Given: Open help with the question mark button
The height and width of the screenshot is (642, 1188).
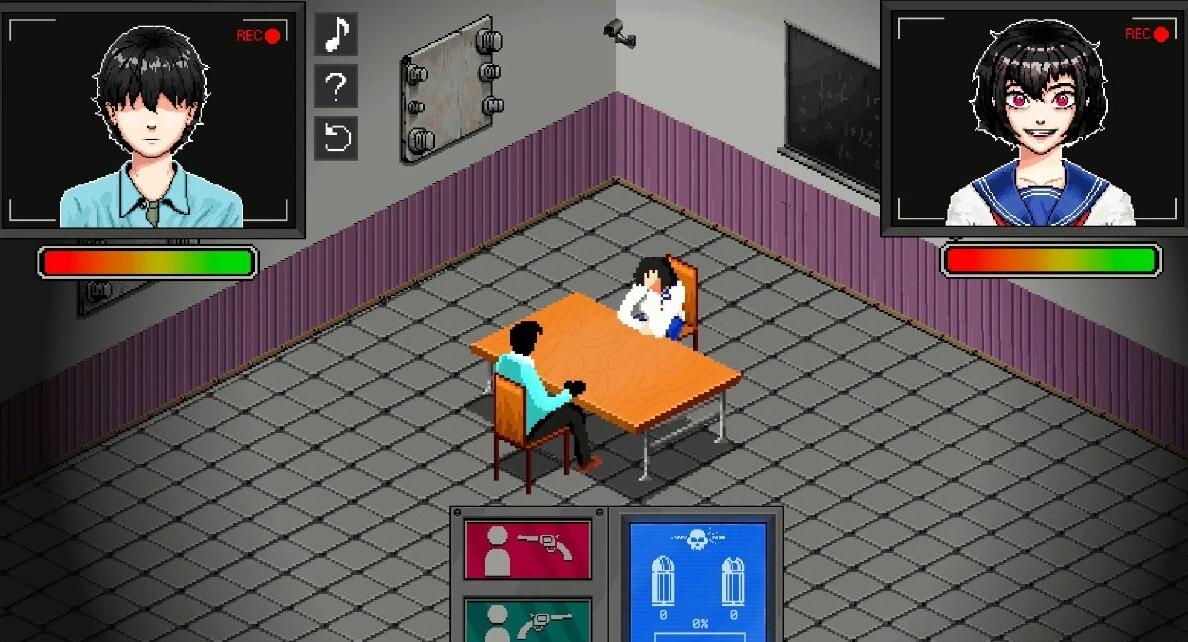Looking at the screenshot, I should click(x=336, y=87).
